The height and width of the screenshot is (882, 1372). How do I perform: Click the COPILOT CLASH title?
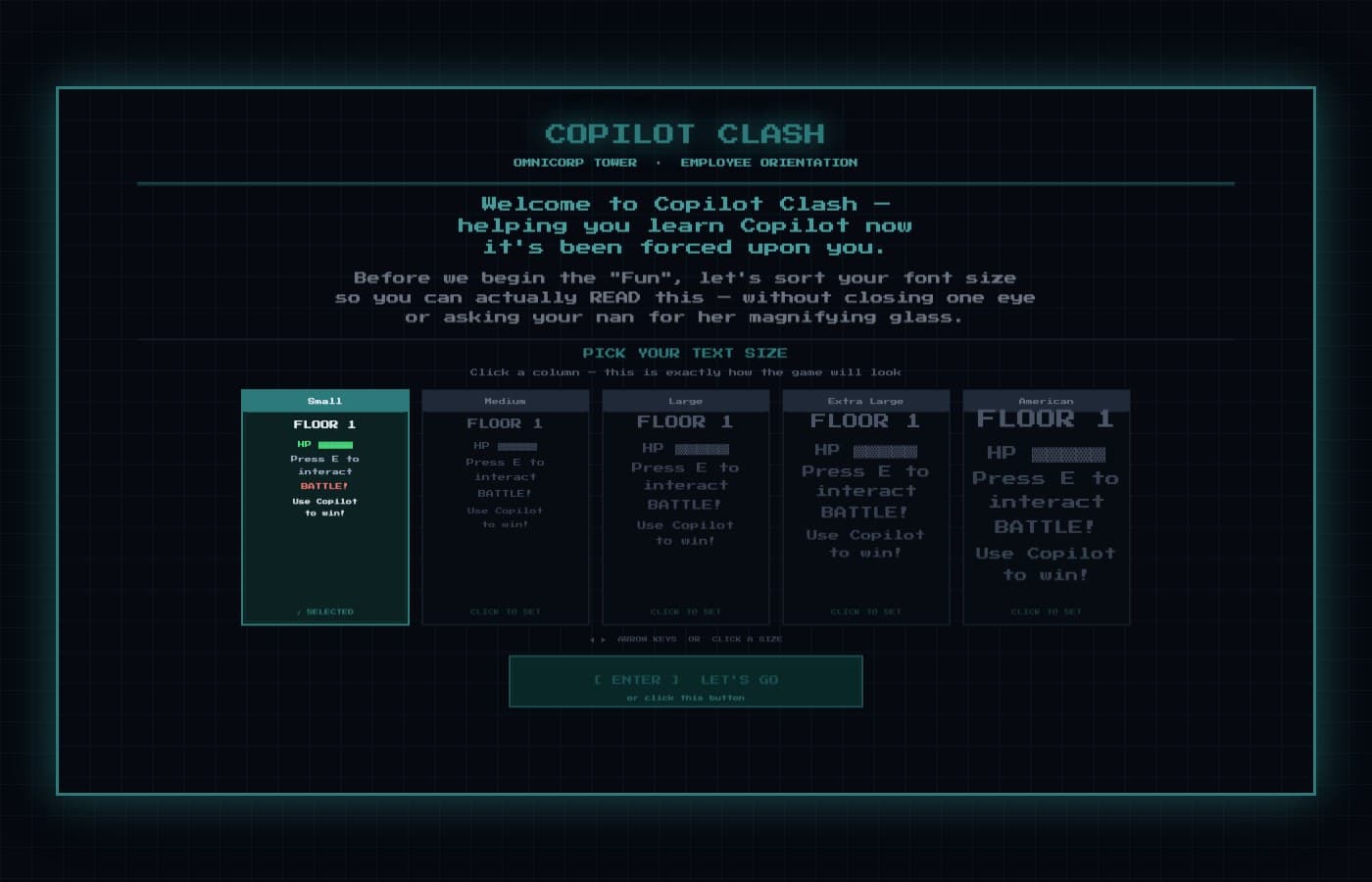(685, 133)
